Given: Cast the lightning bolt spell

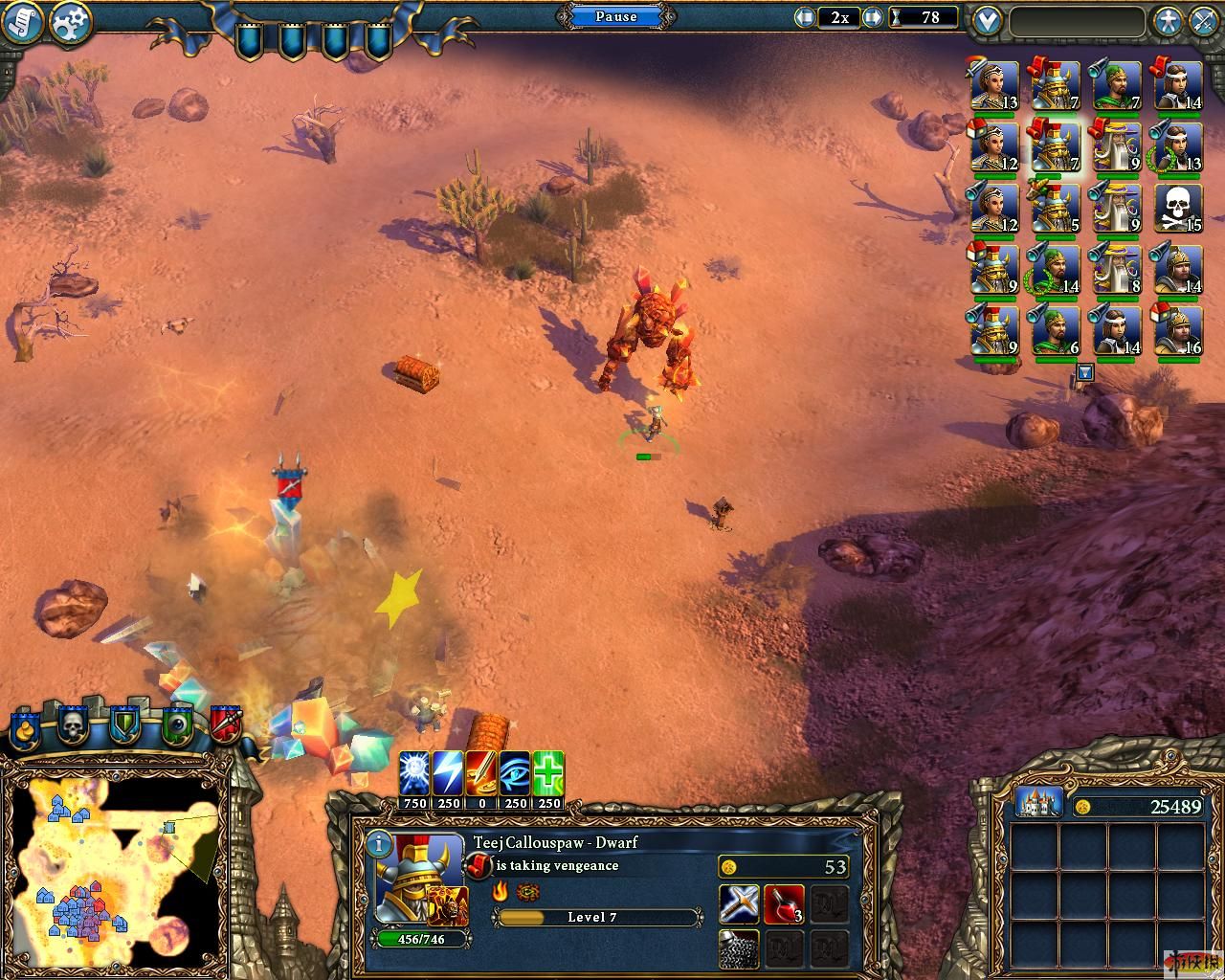Looking at the screenshot, I should 448,773.
